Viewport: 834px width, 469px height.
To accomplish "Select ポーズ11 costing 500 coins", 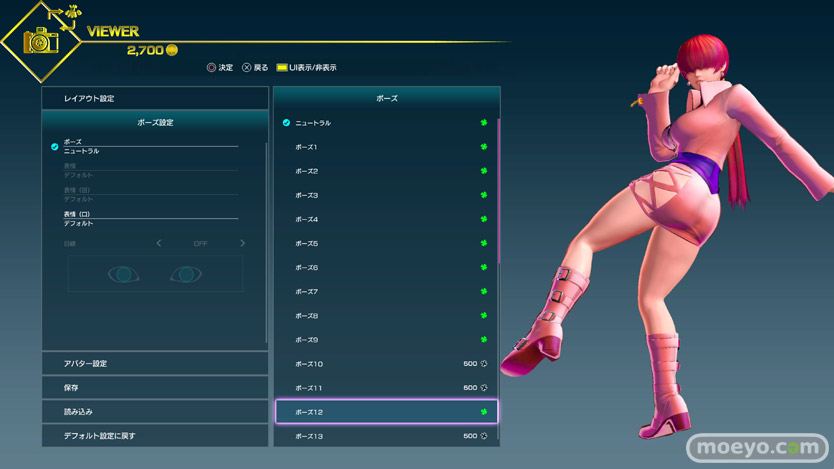I will [x=386, y=388].
